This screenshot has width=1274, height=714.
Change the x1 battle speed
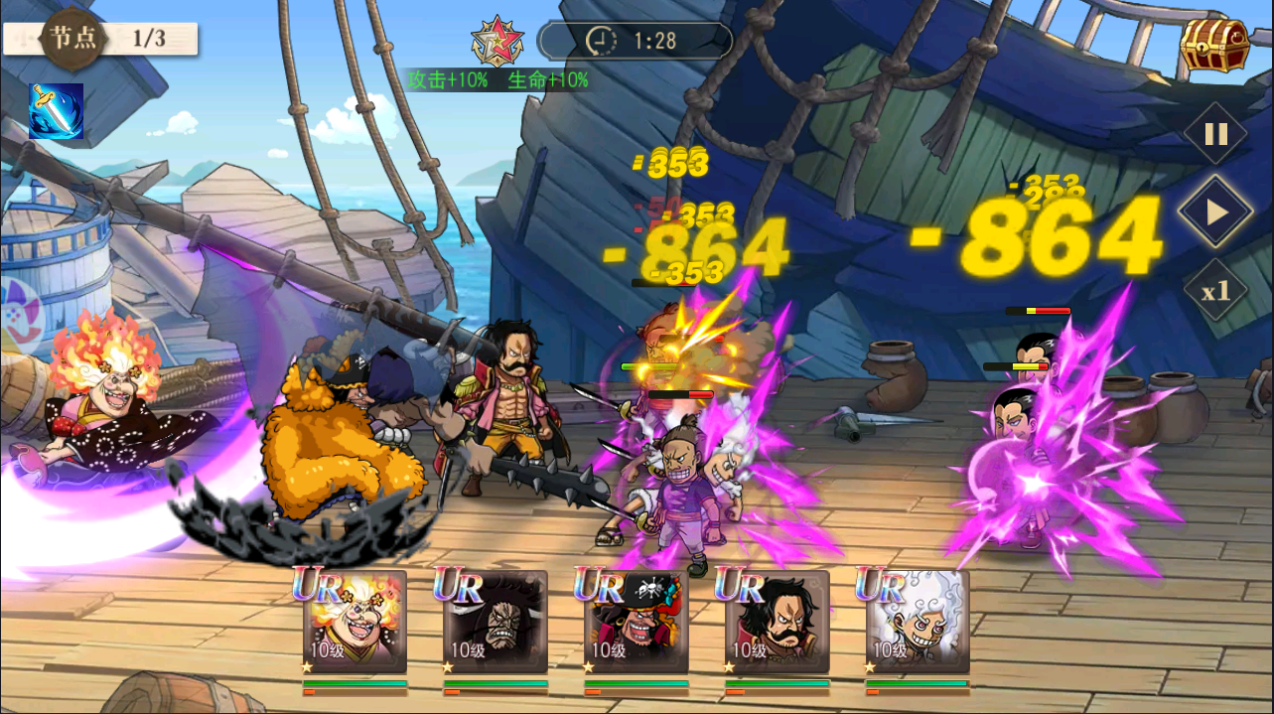click(1215, 291)
